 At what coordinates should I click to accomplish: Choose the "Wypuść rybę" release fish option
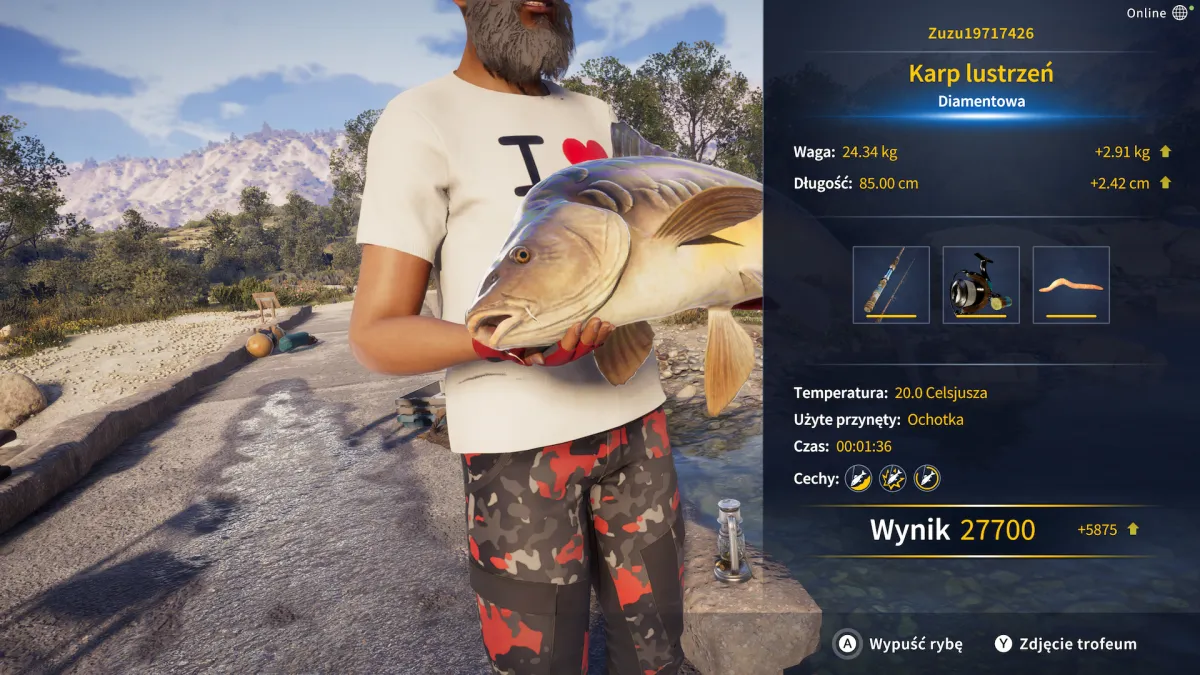click(900, 644)
